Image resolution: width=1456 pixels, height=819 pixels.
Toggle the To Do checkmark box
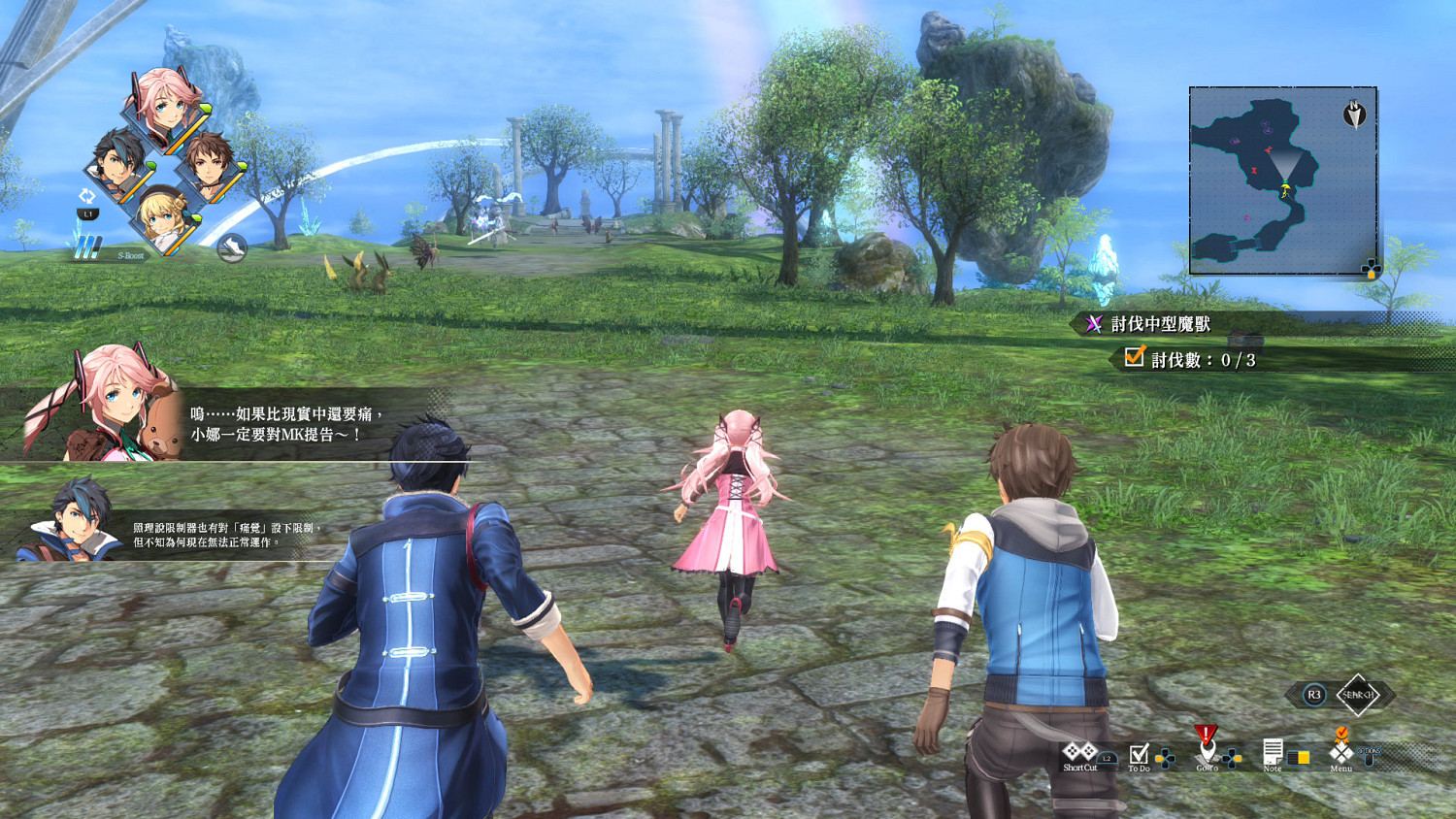pos(1141,755)
